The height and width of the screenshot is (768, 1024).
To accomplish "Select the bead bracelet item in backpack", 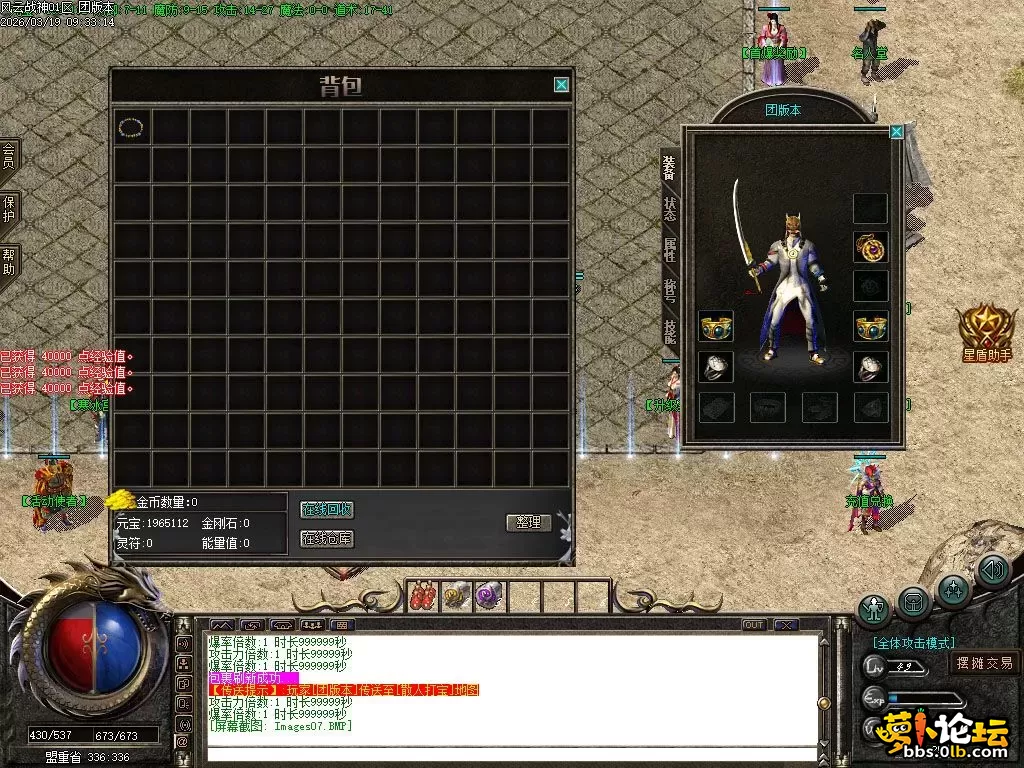I will (131, 127).
